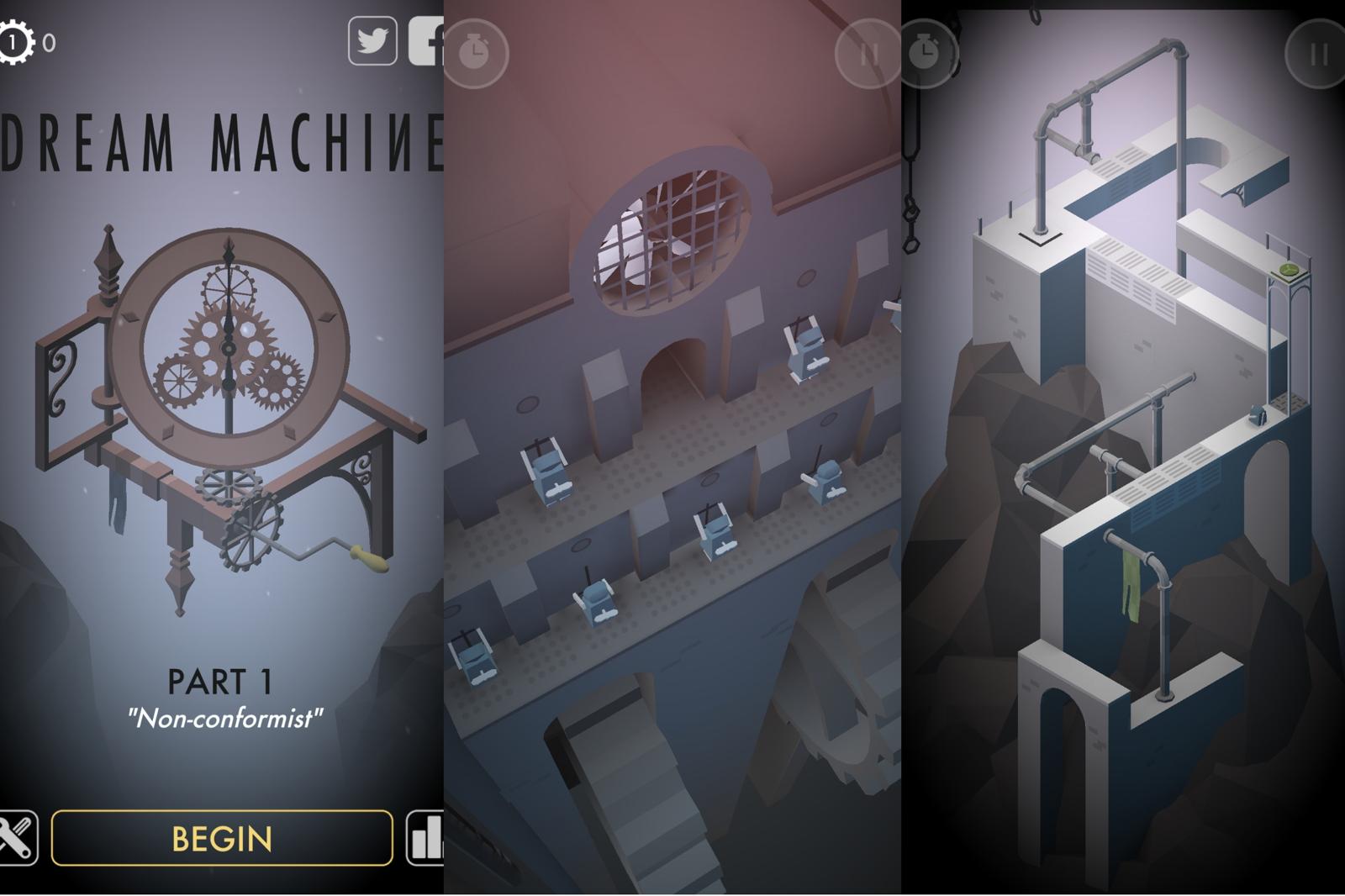Image resolution: width=1345 pixels, height=896 pixels.
Task: Tap the BEGIN button
Action: [x=222, y=838]
